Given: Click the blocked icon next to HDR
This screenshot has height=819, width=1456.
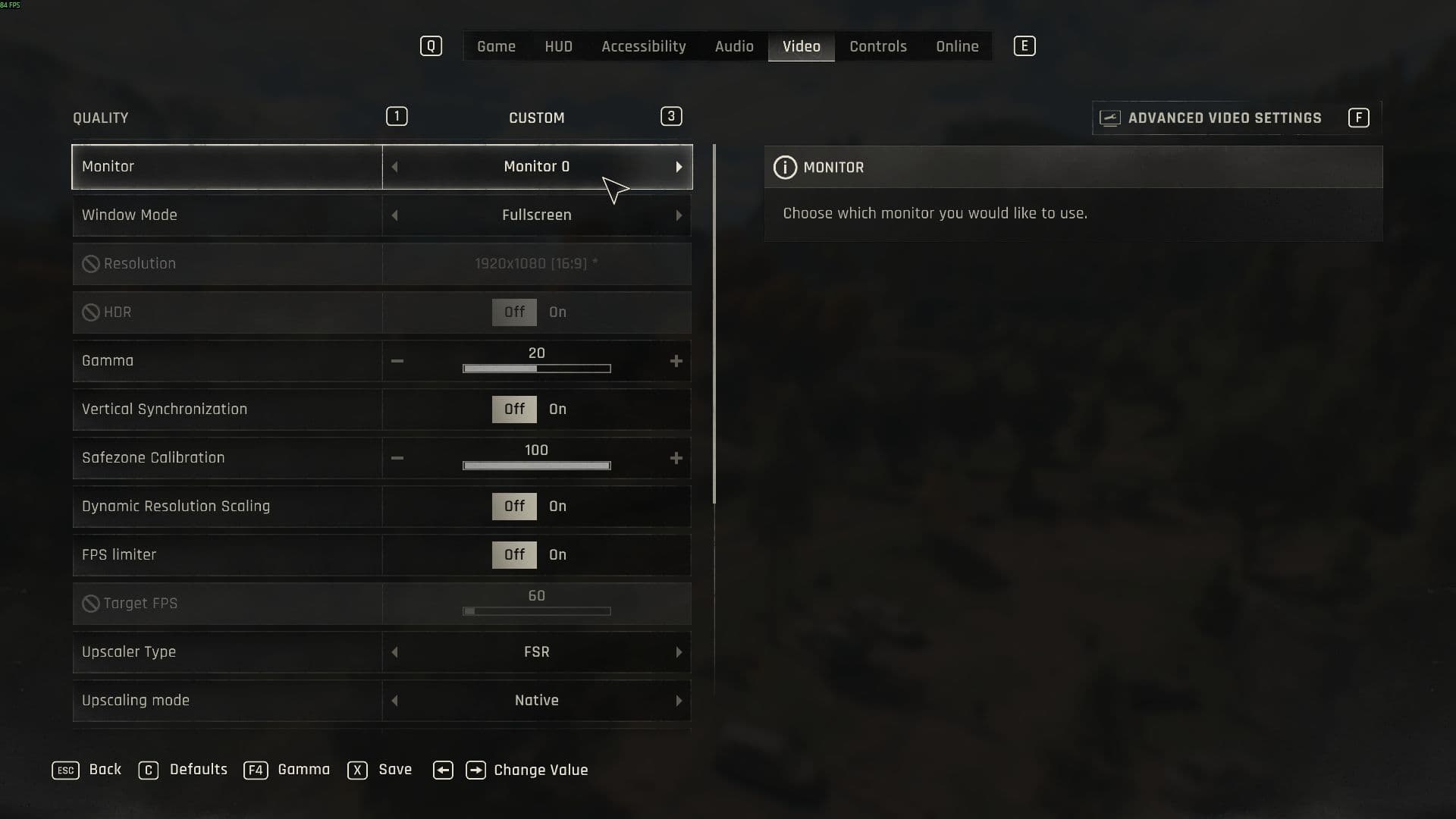Looking at the screenshot, I should [x=90, y=312].
